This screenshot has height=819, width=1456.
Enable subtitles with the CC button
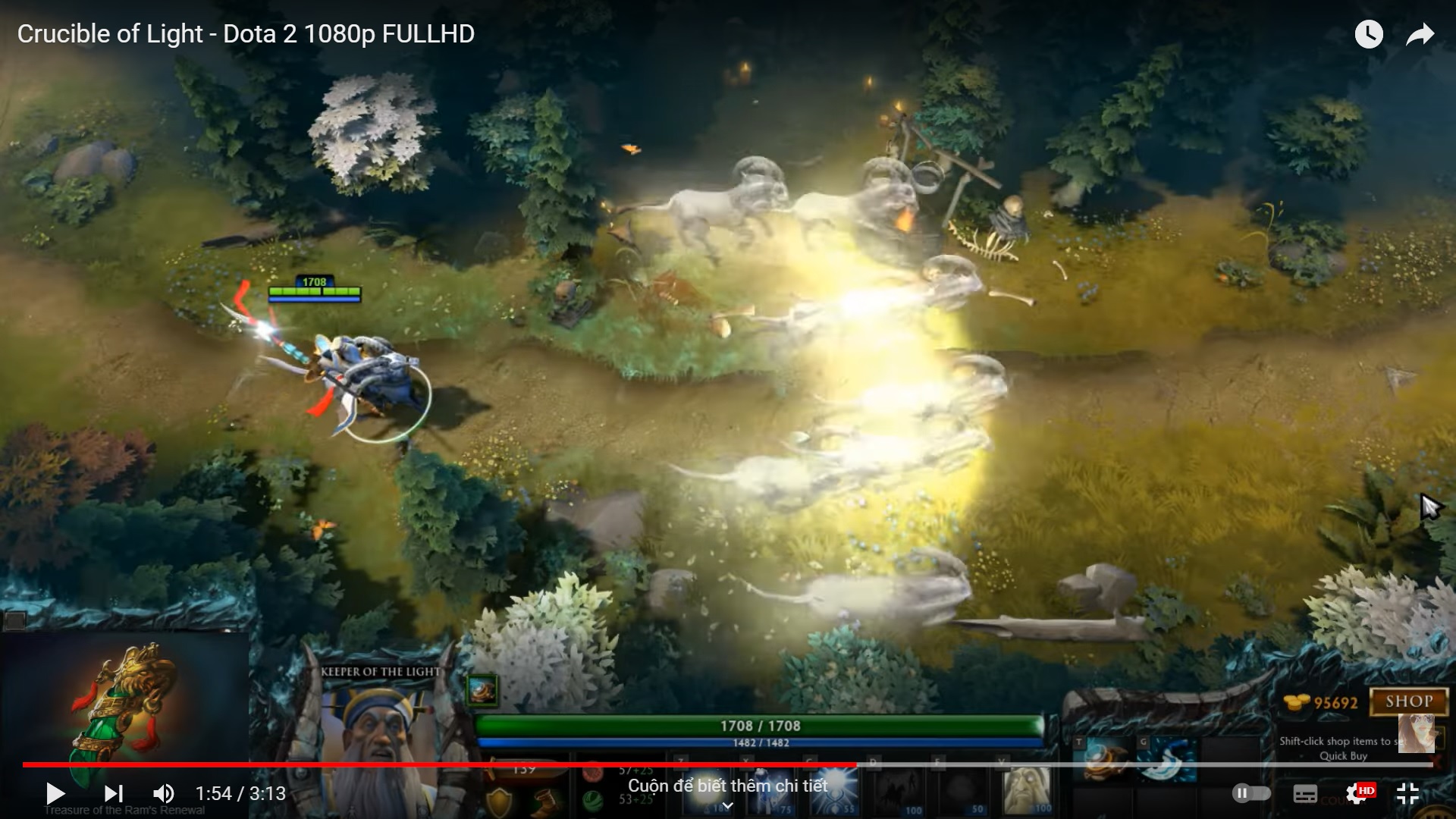coord(1306,795)
